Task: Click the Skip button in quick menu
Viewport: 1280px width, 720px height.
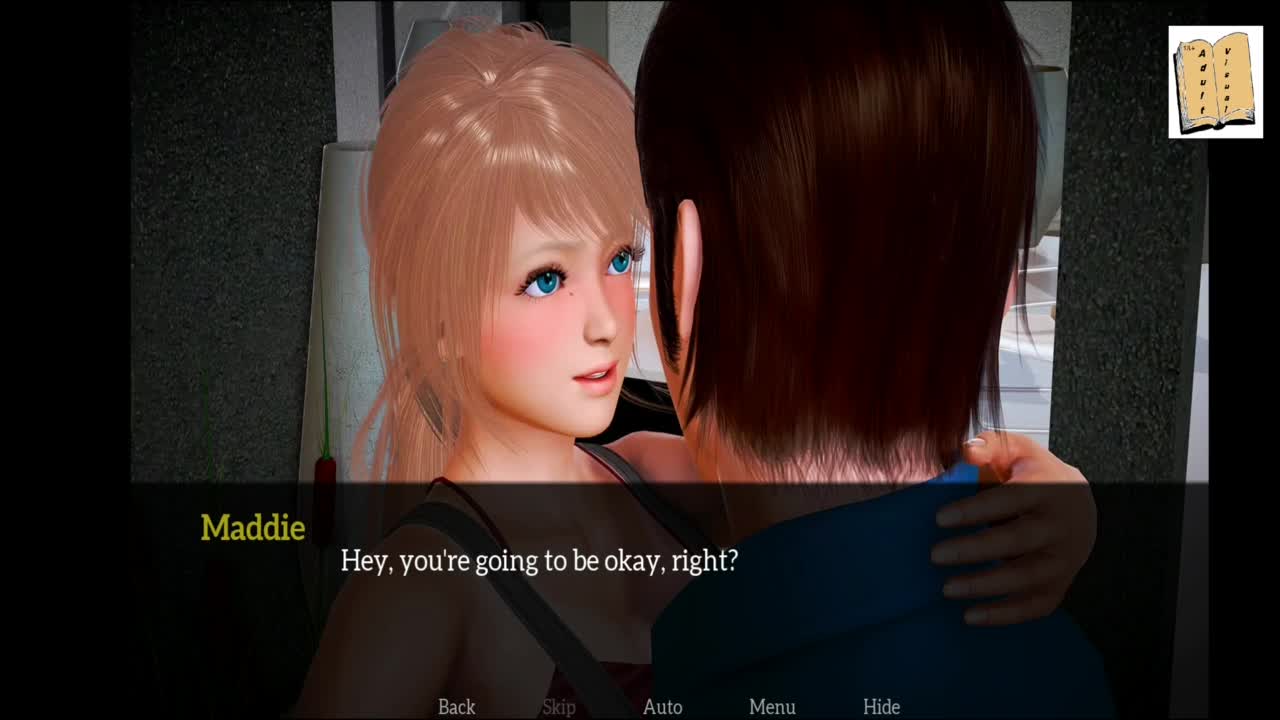Action: coord(559,707)
